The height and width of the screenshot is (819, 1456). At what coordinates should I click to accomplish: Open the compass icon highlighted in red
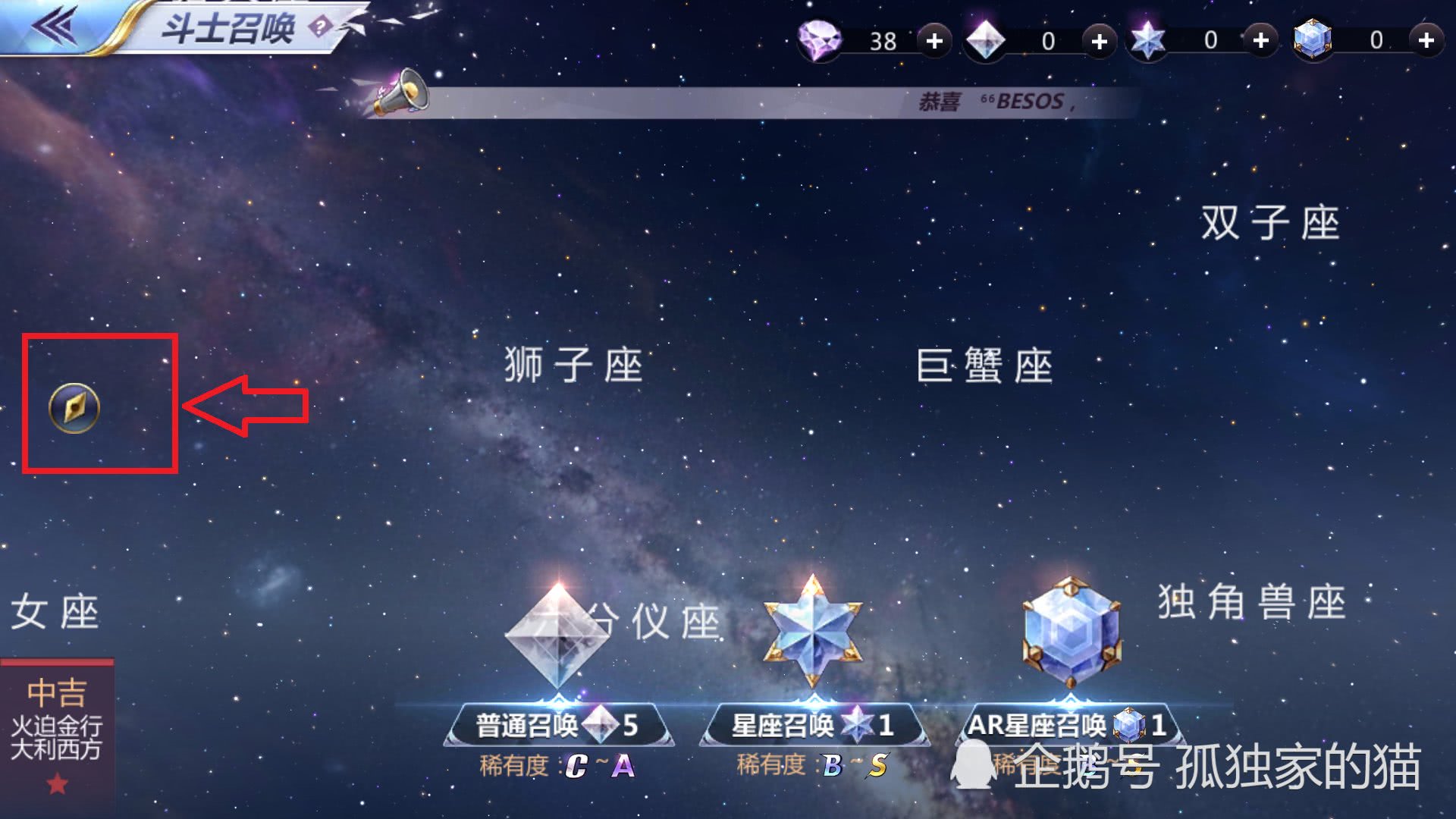pos(74,408)
